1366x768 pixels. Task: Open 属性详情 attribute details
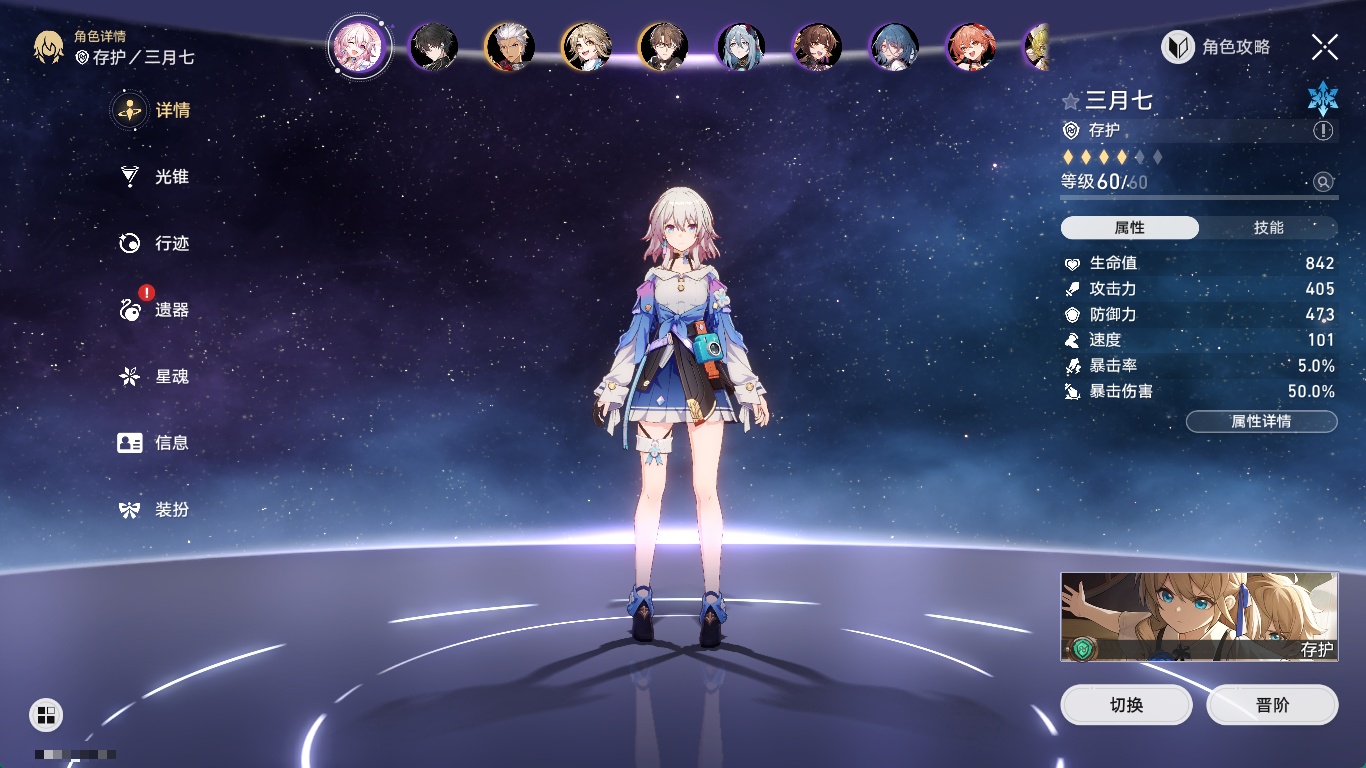(x=1261, y=422)
